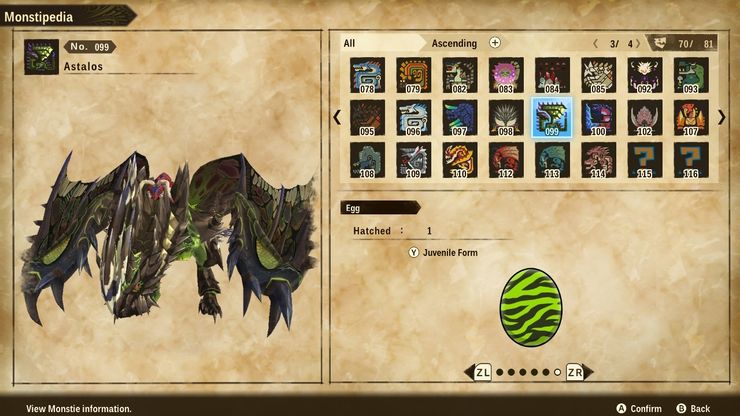Select monster entry No. 098
Viewport: 740px width, 416px height.
point(505,117)
